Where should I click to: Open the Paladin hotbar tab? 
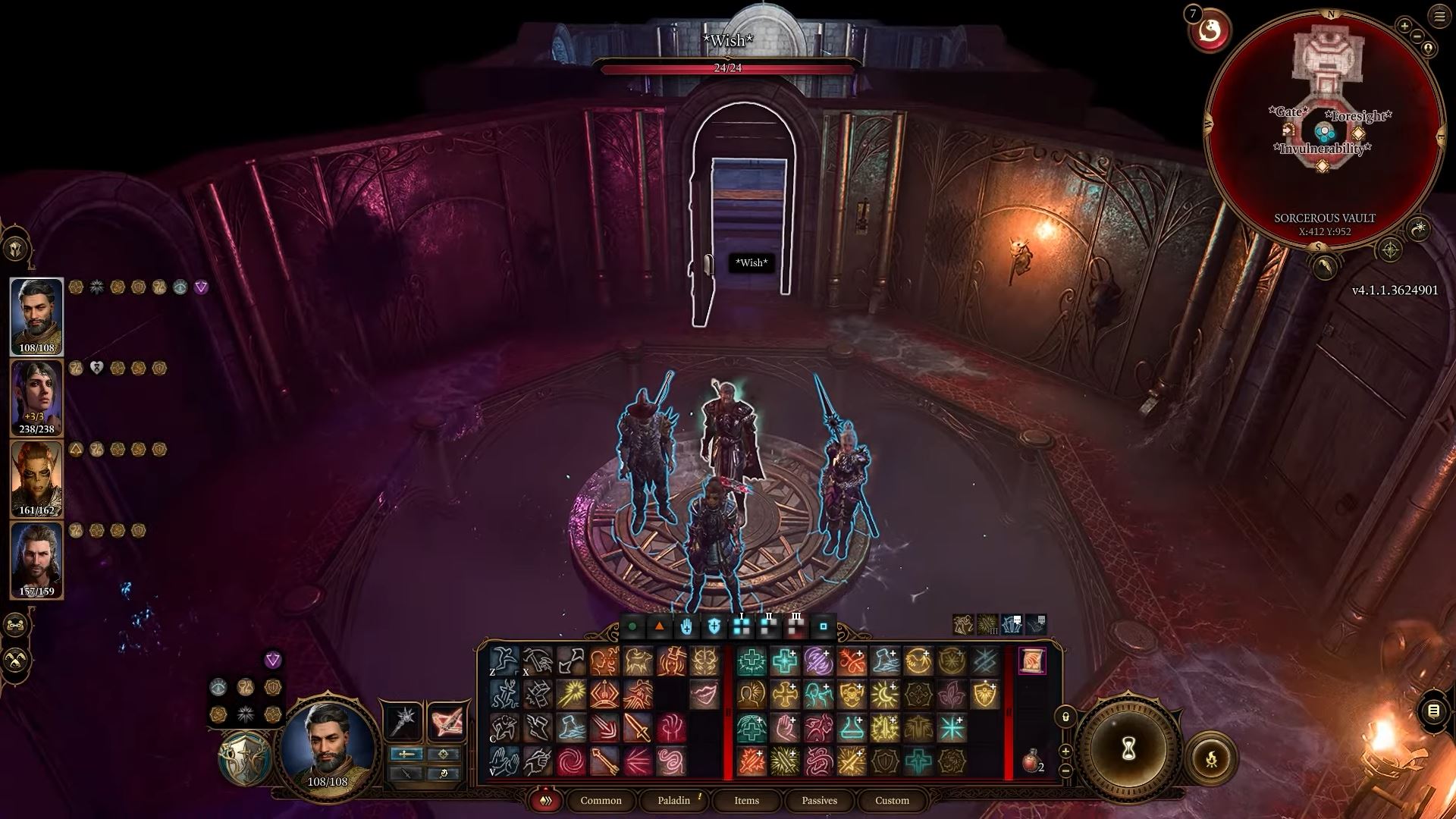pos(673,800)
